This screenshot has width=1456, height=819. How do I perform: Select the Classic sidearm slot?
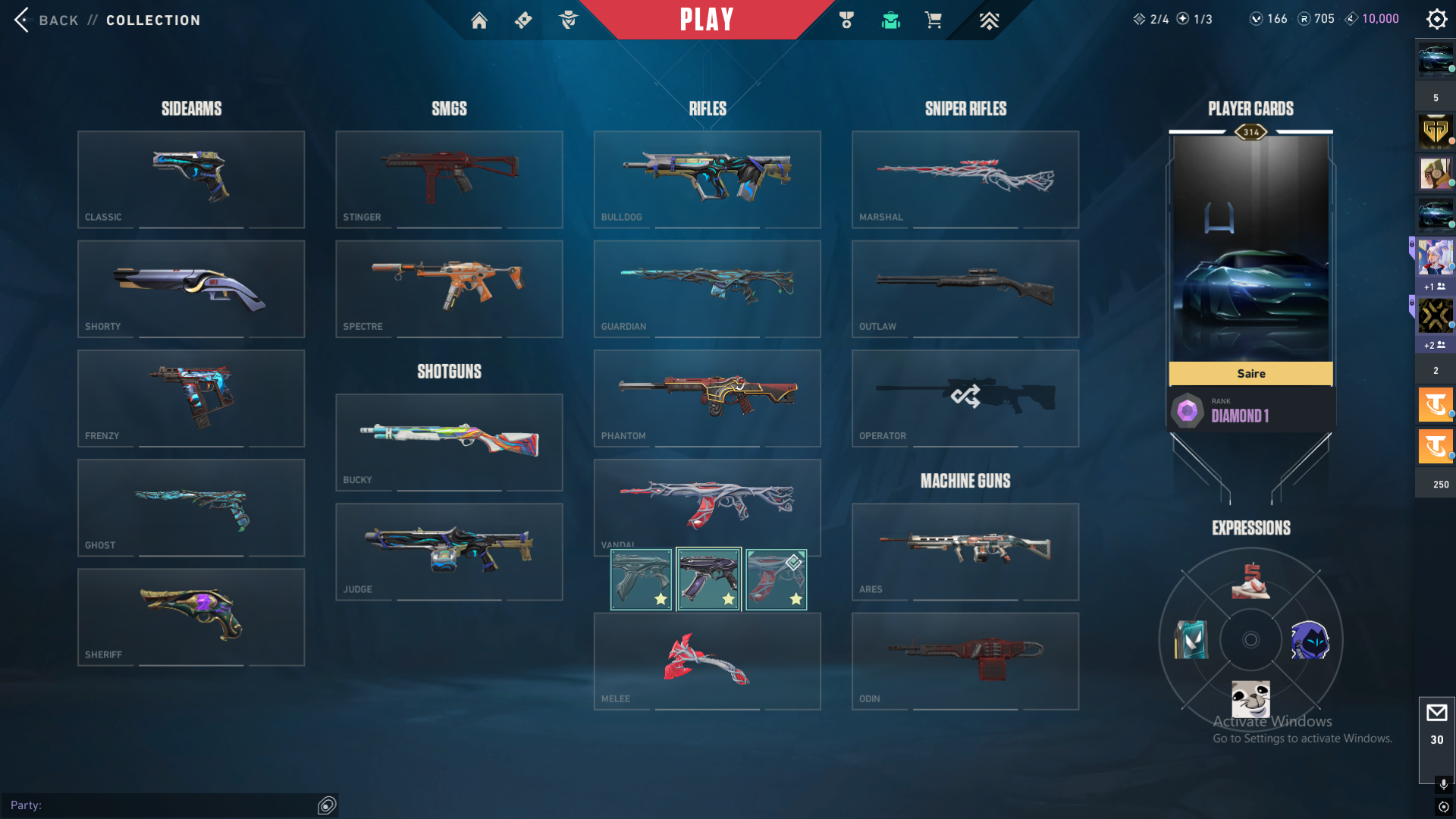(191, 179)
